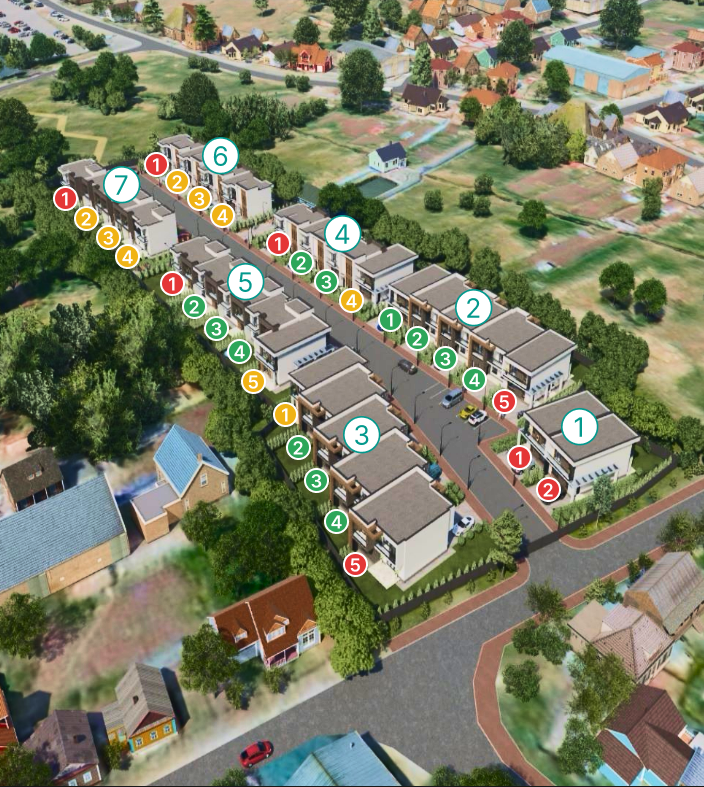Select the large building 7 marker
Screen dimensions: 704x787
click(x=122, y=184)
